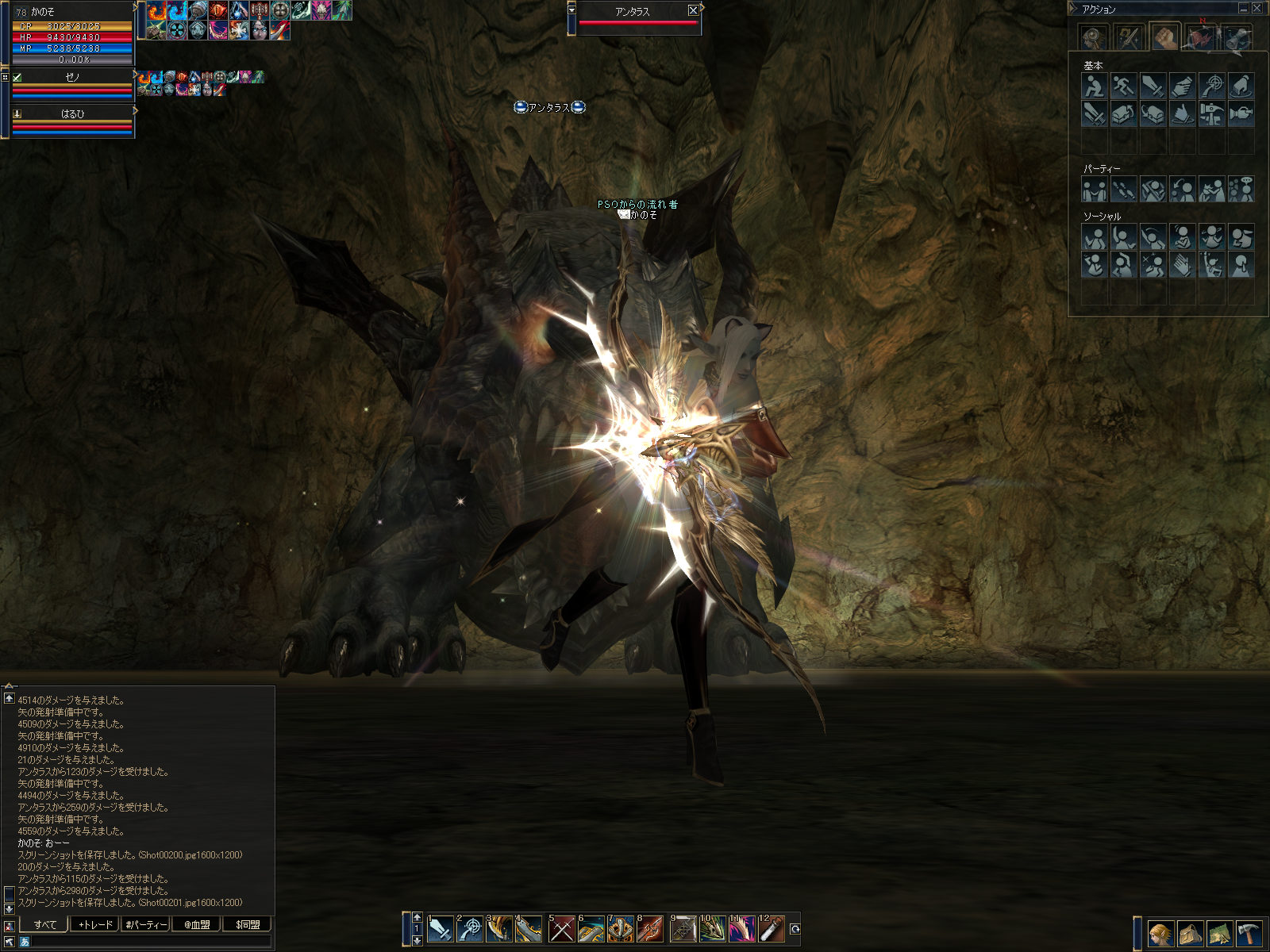1270x952 pixels.
Task: Open the $同盟 chat tab
Action: tap(248, 924)
